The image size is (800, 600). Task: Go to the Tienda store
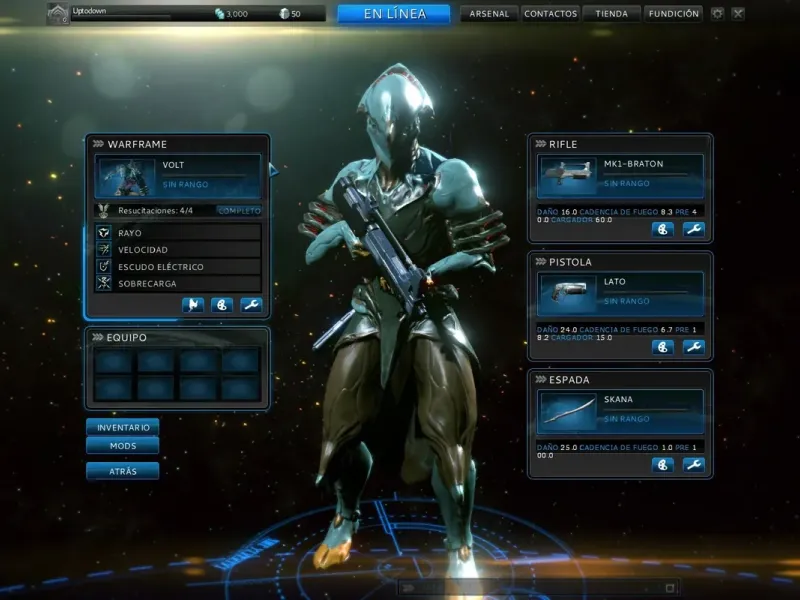click(x=611, y=14)
